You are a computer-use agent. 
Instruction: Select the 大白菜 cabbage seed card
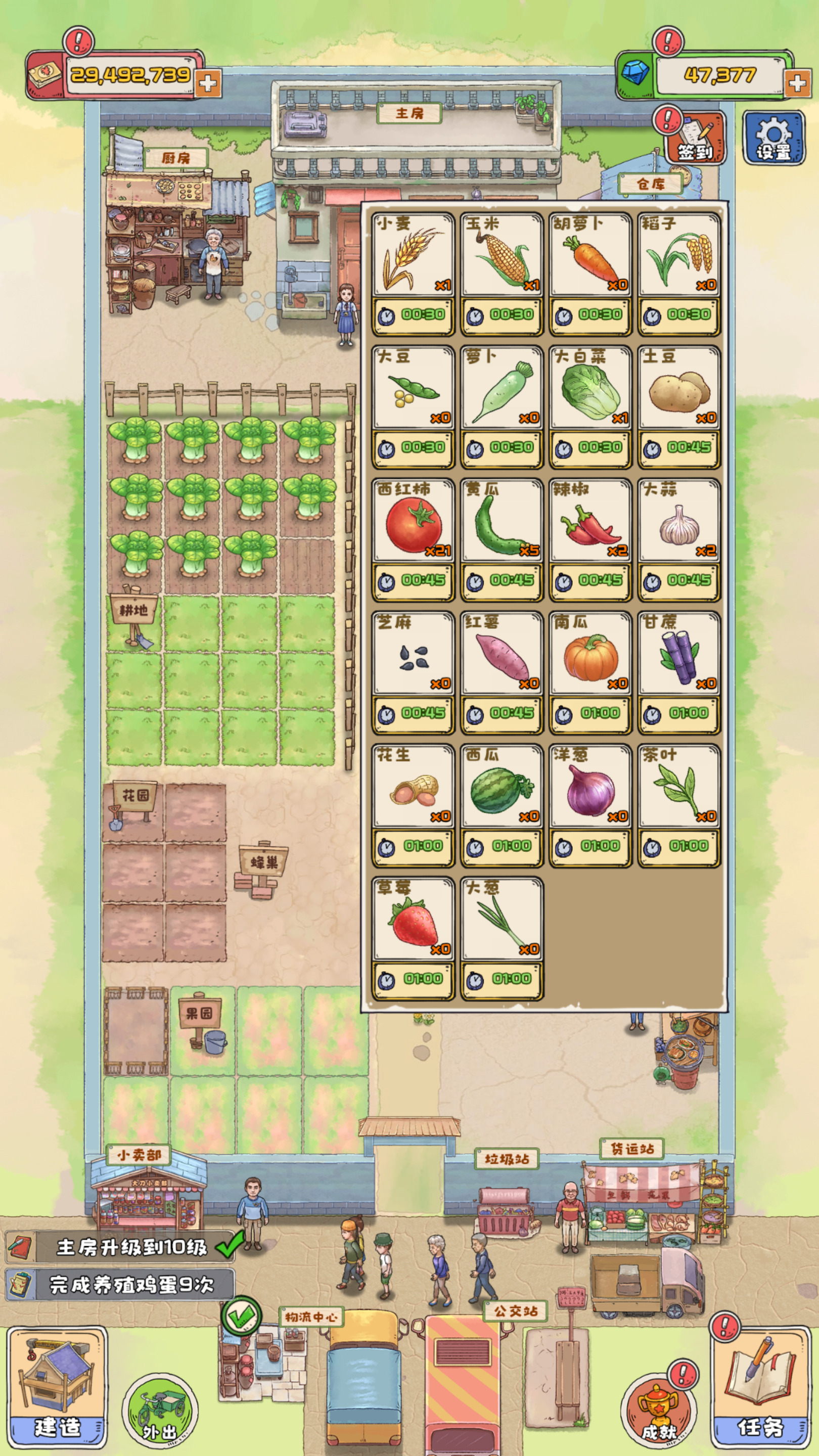590,406
